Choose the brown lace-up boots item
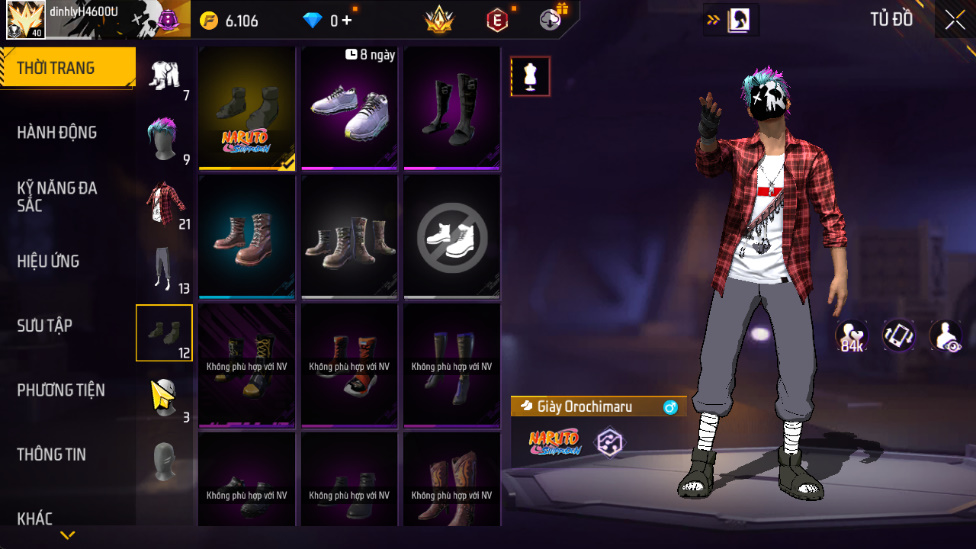The width and height of the screenshot is (976, 549). pos(247,237)
